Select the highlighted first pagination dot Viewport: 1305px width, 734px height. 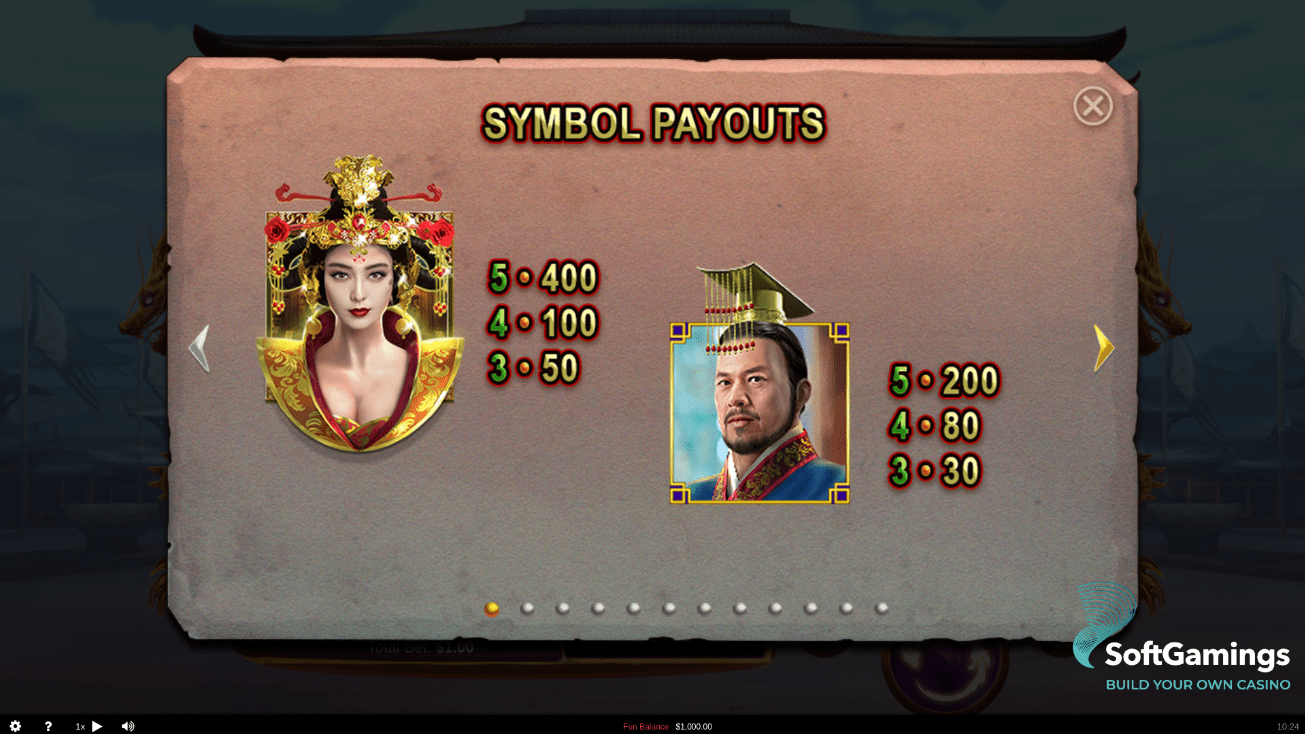pyautogui.click(x=492, y=606)
